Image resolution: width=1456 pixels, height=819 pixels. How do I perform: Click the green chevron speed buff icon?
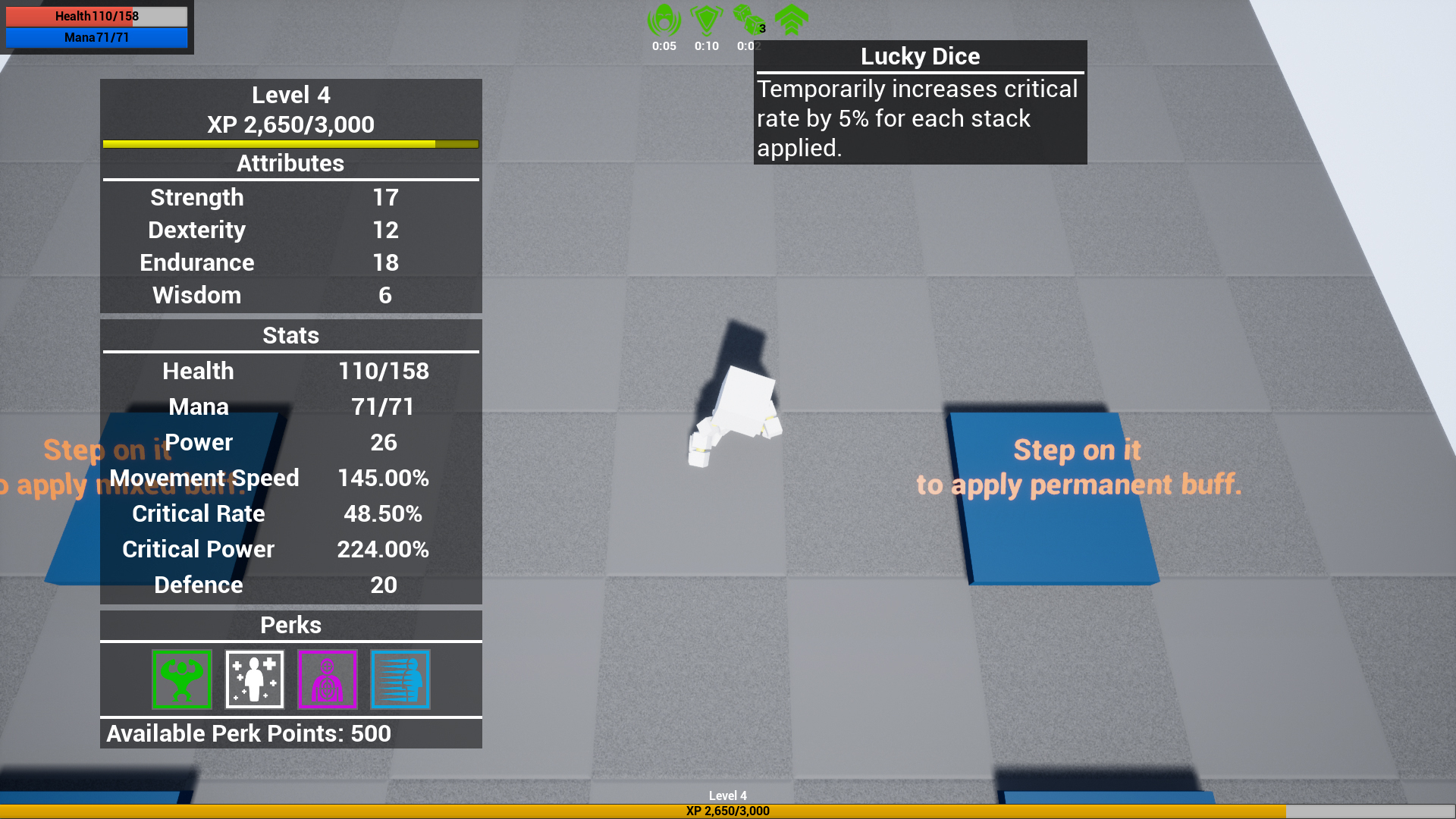coord(791,19)
